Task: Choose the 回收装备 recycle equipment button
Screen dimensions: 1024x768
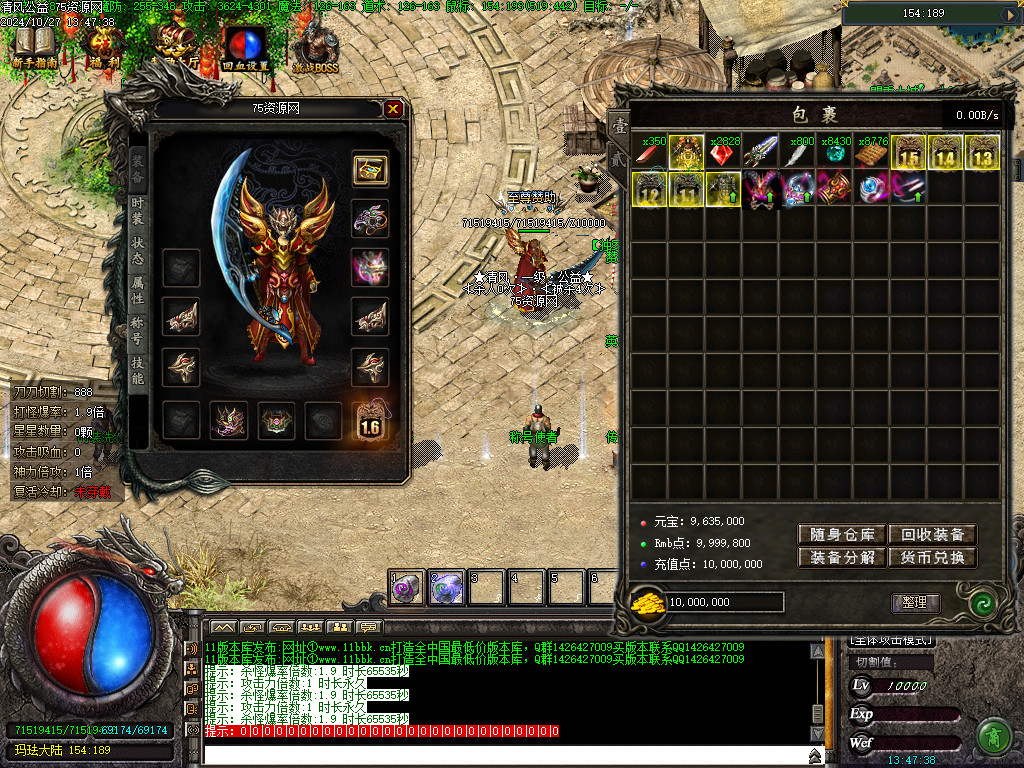Action: 932,535
